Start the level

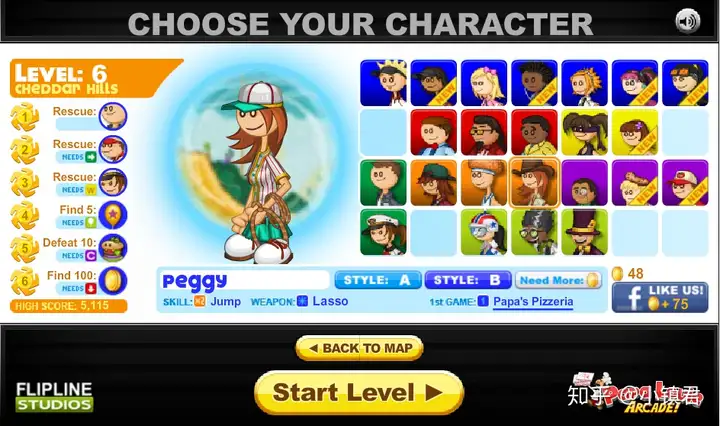(360, 392)
